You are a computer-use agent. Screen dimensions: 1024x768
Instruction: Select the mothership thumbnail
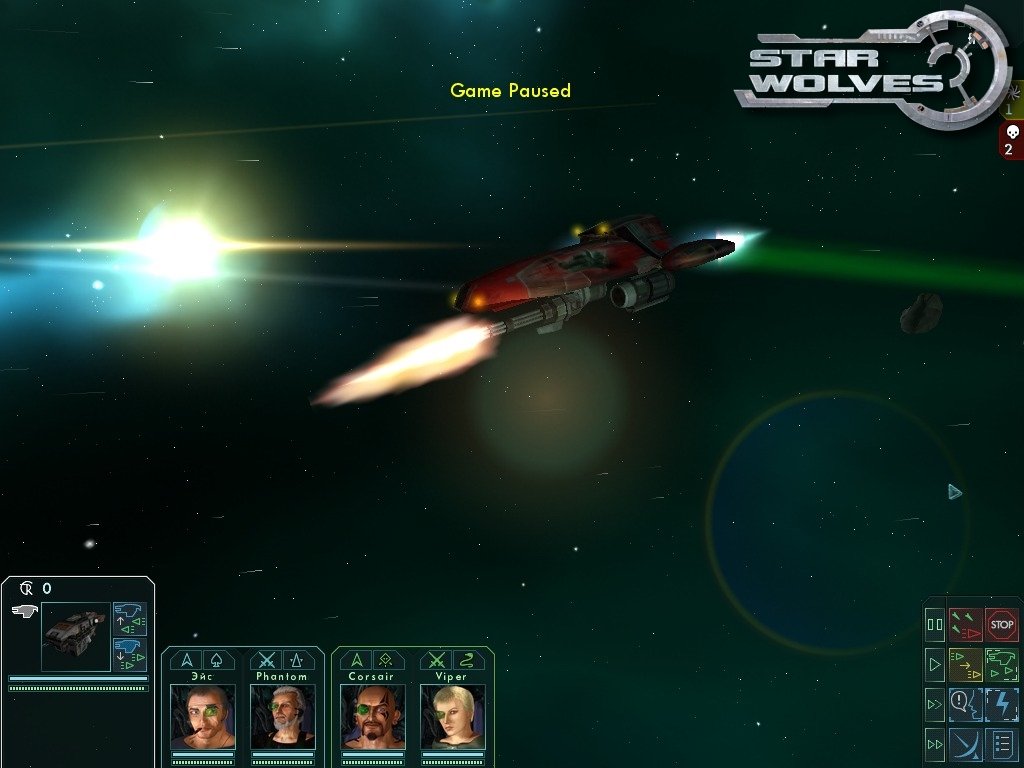coord(75,636)
